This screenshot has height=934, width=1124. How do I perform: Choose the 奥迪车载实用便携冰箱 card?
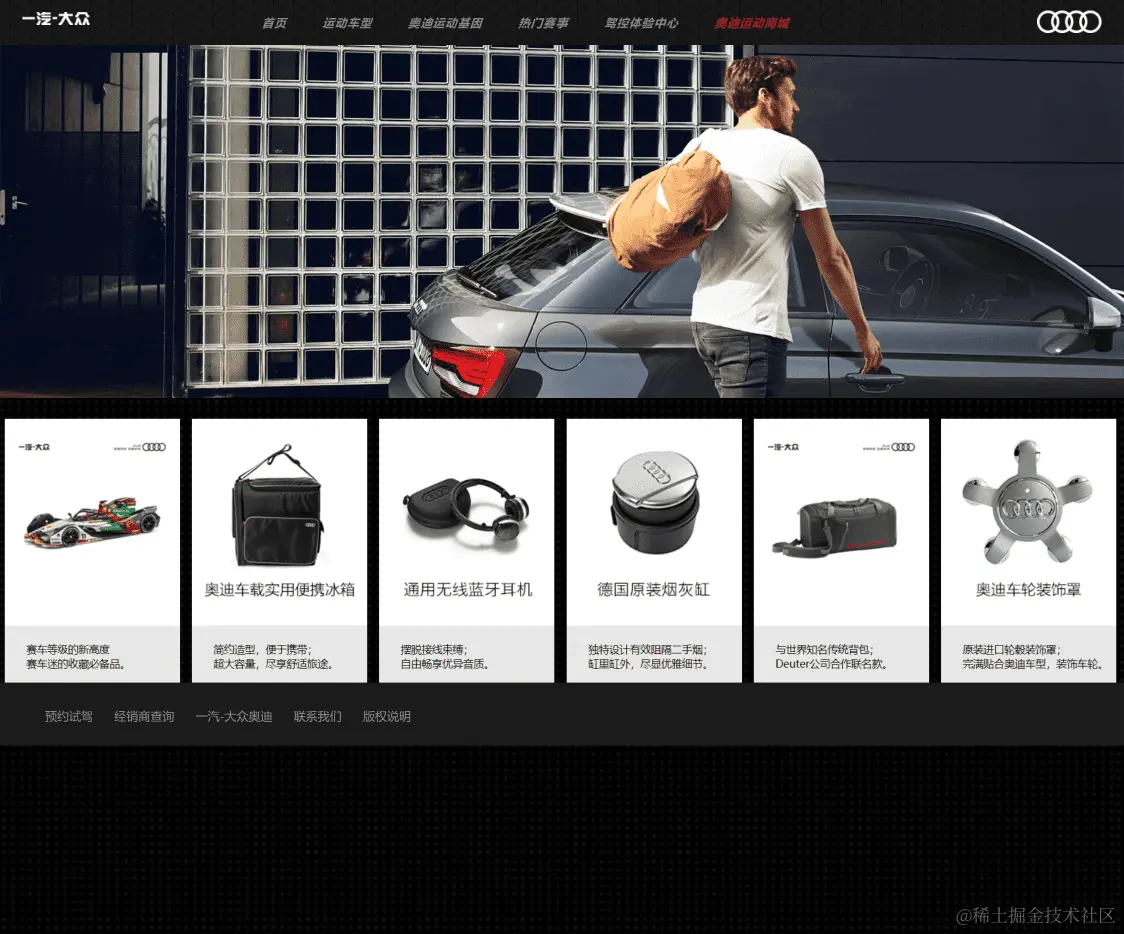(279, 550)
